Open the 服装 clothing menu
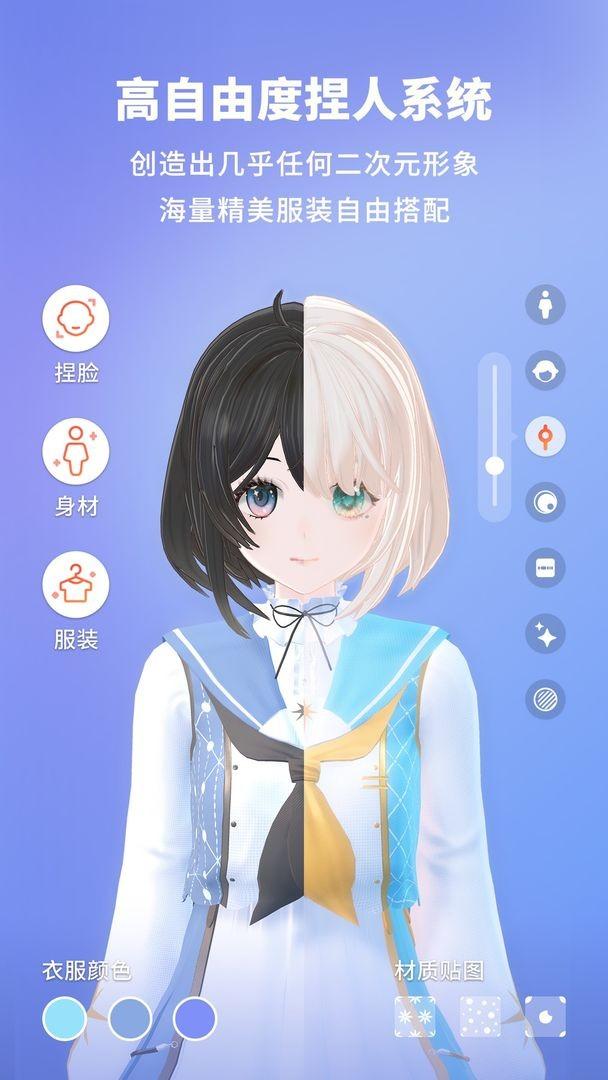The image size is (608, 1080). (x=75, y=584)
